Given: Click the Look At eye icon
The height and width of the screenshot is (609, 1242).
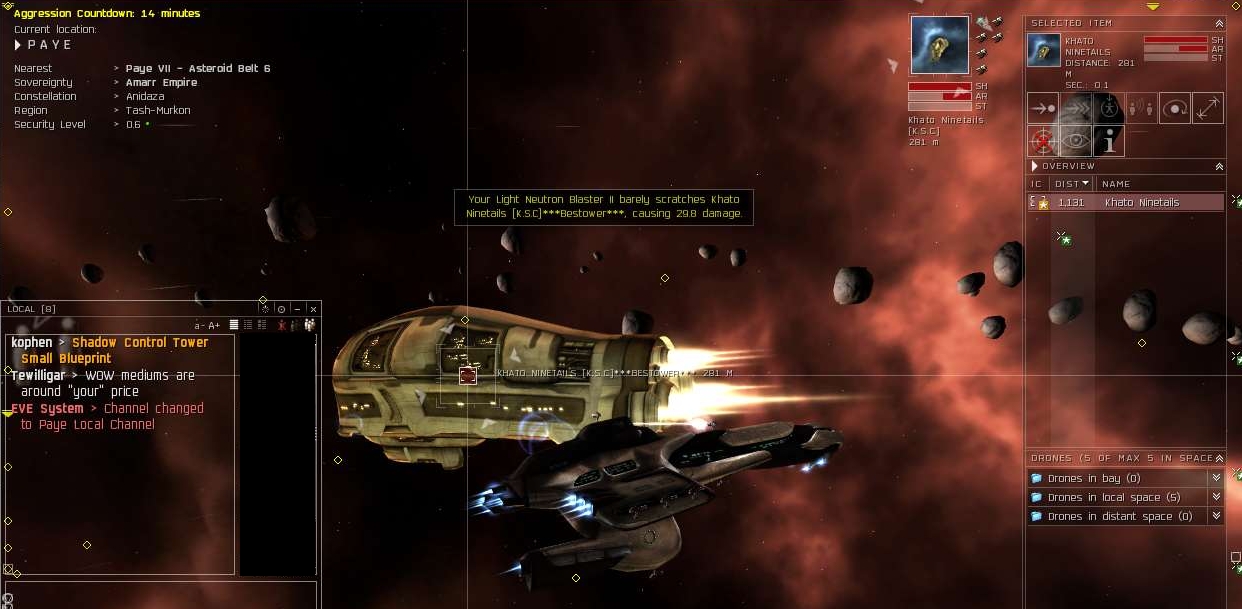Looking at the screenshot, I should pos(1076,141).
